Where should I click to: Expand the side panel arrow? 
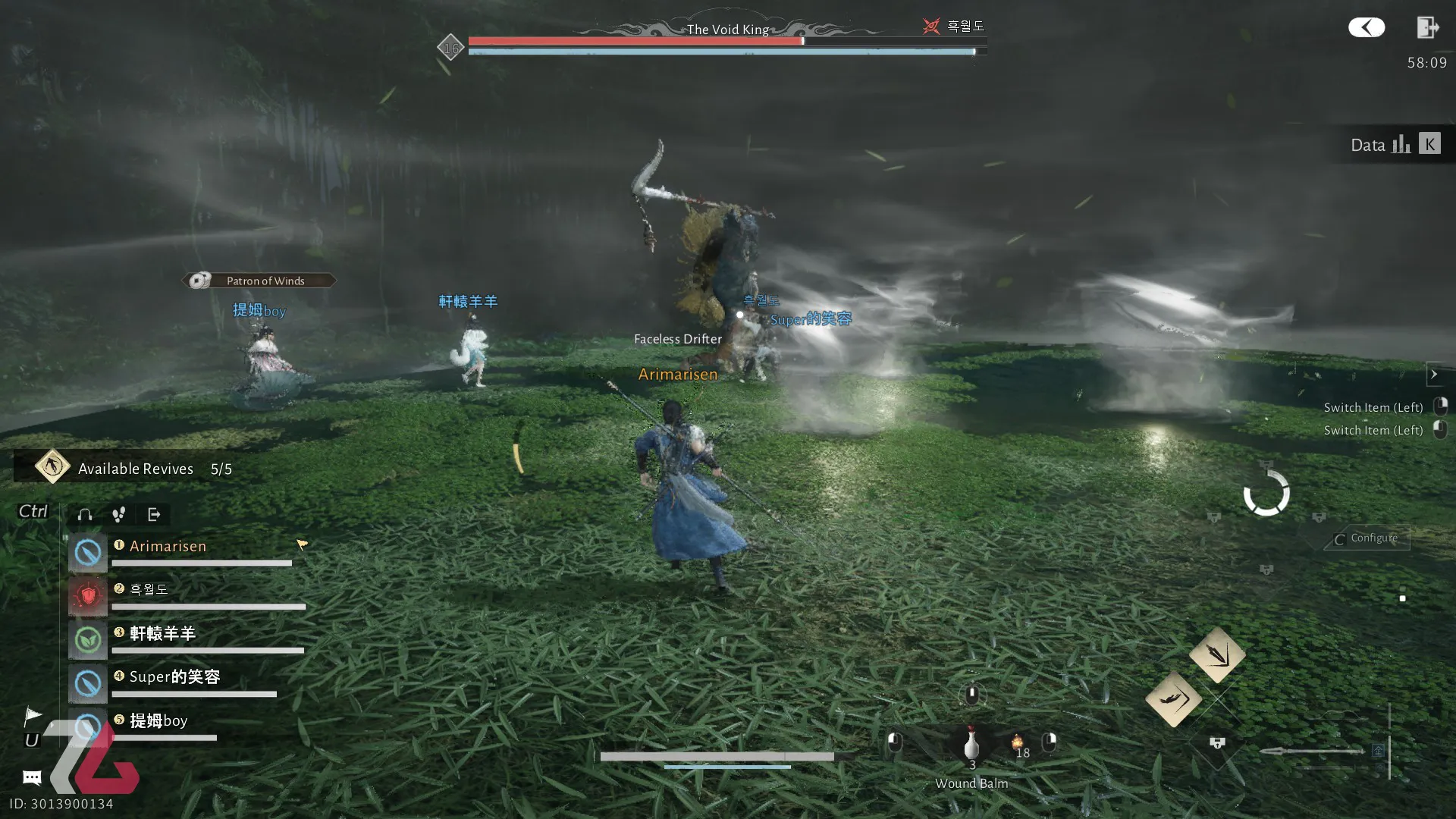pos(1433,374)
